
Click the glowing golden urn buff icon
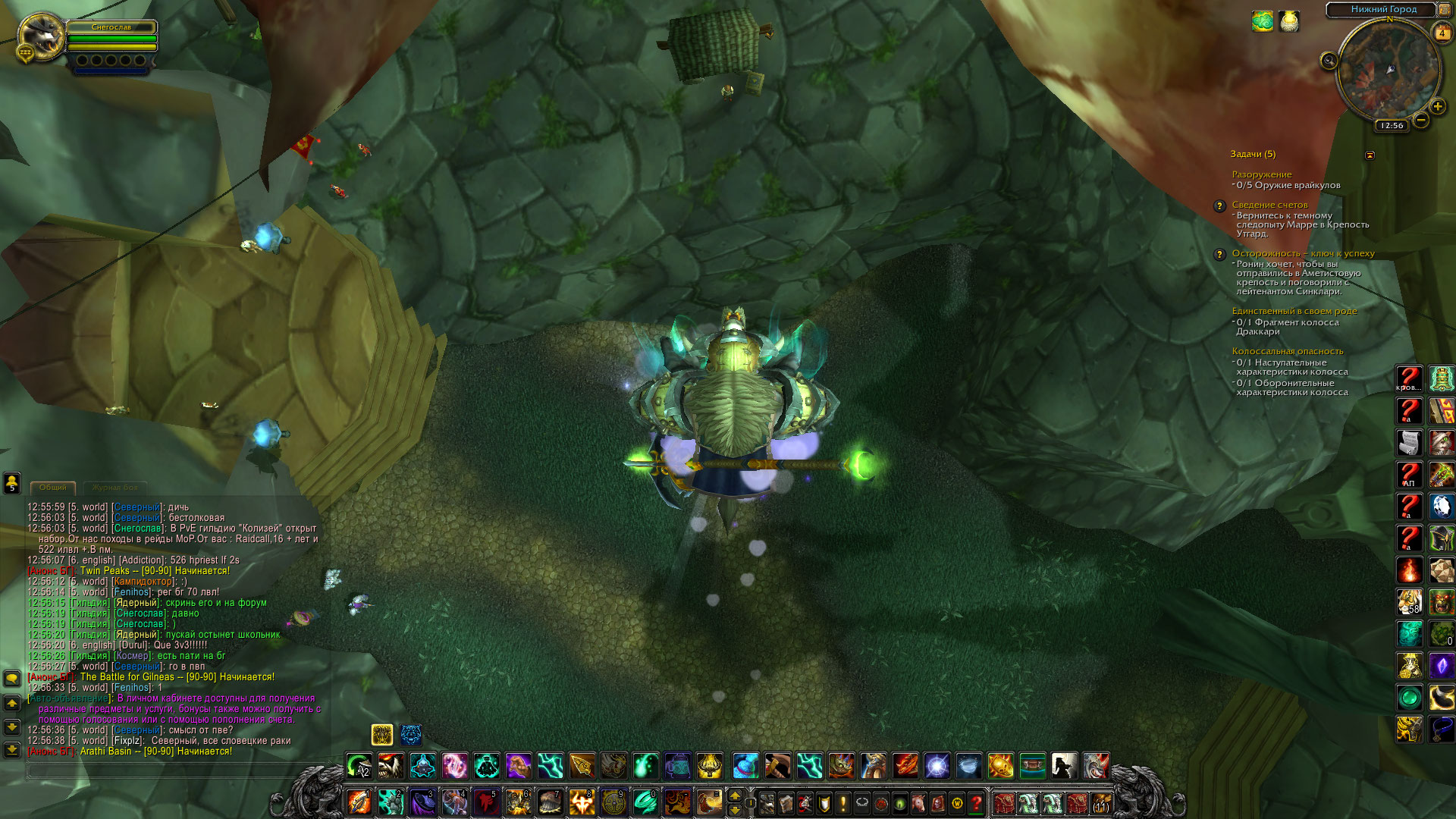click(1289, 21)
